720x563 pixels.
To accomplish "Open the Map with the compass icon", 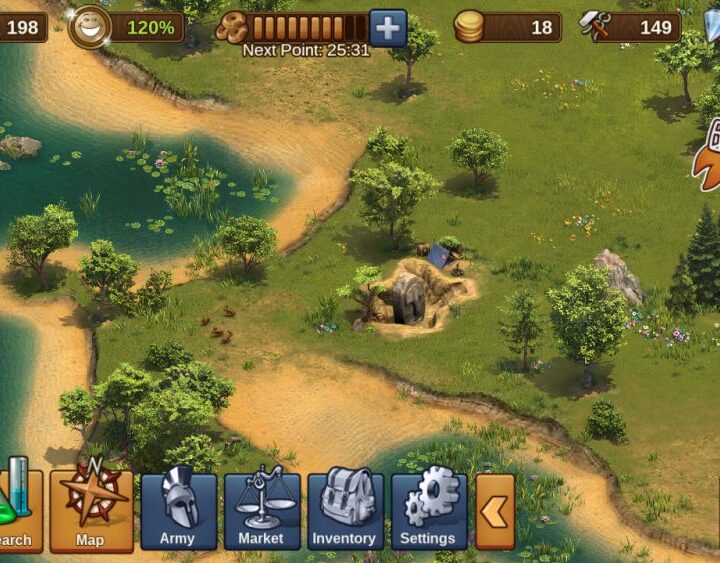I will (x=91, y=510).
